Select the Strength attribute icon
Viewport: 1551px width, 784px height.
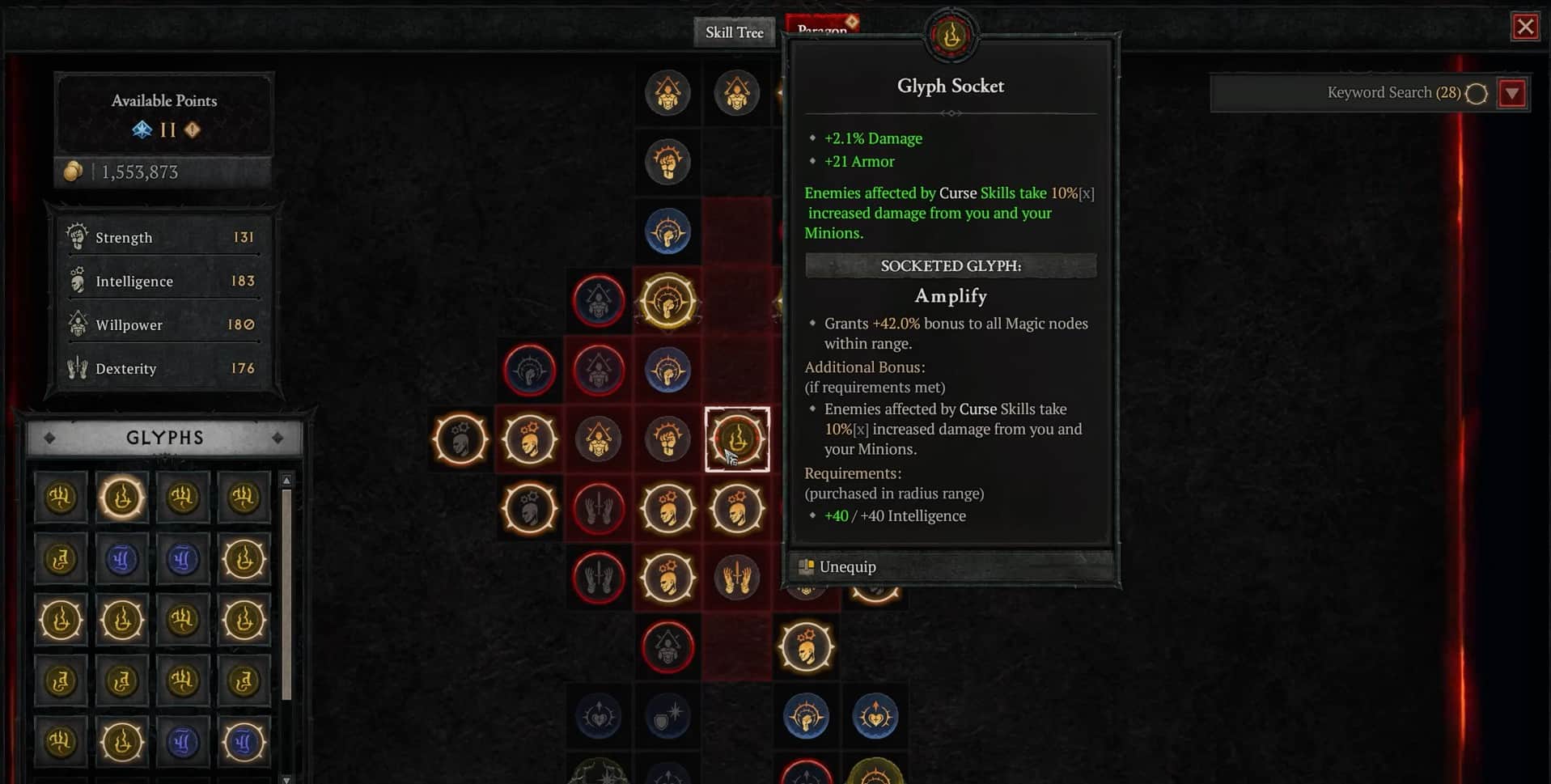[77, 235]
